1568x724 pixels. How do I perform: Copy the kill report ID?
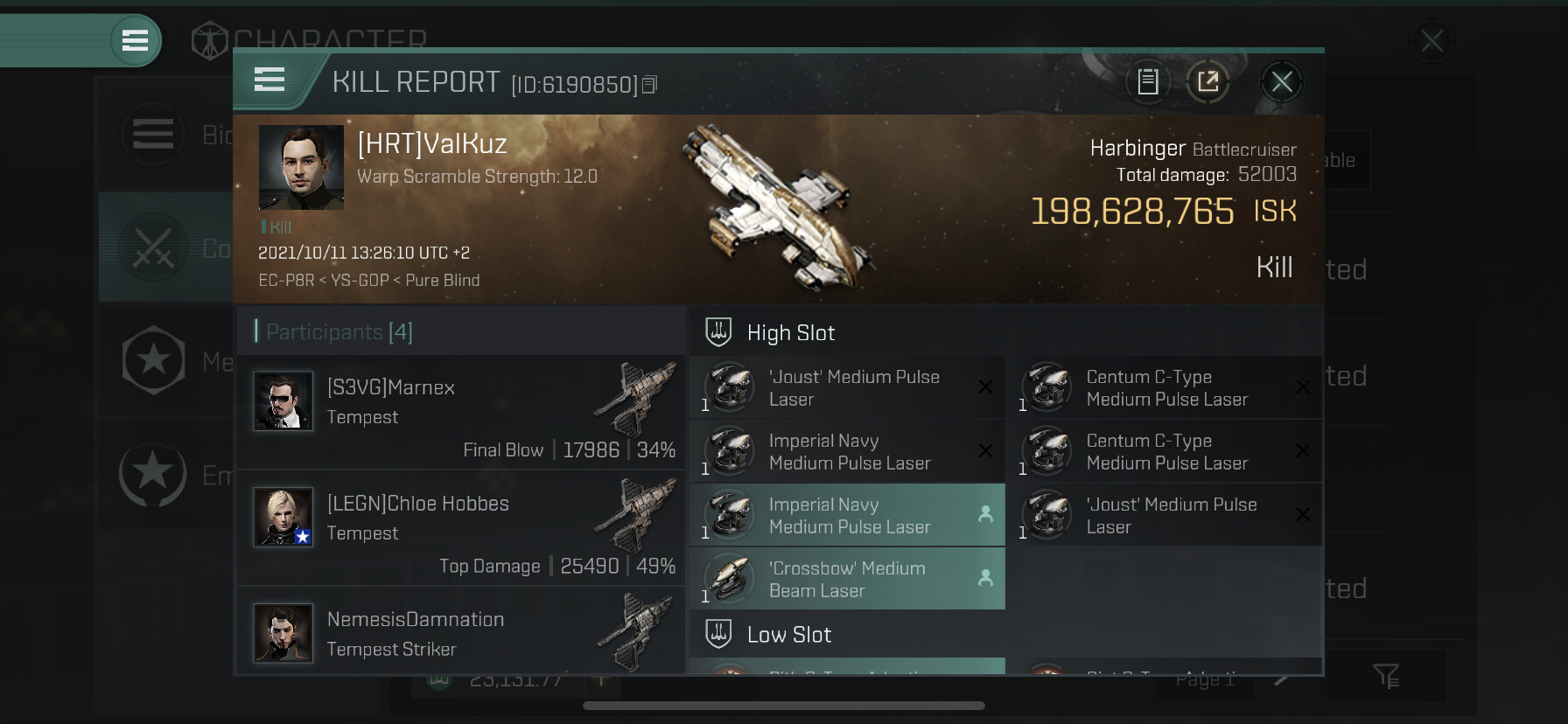[x=649, y=85]
